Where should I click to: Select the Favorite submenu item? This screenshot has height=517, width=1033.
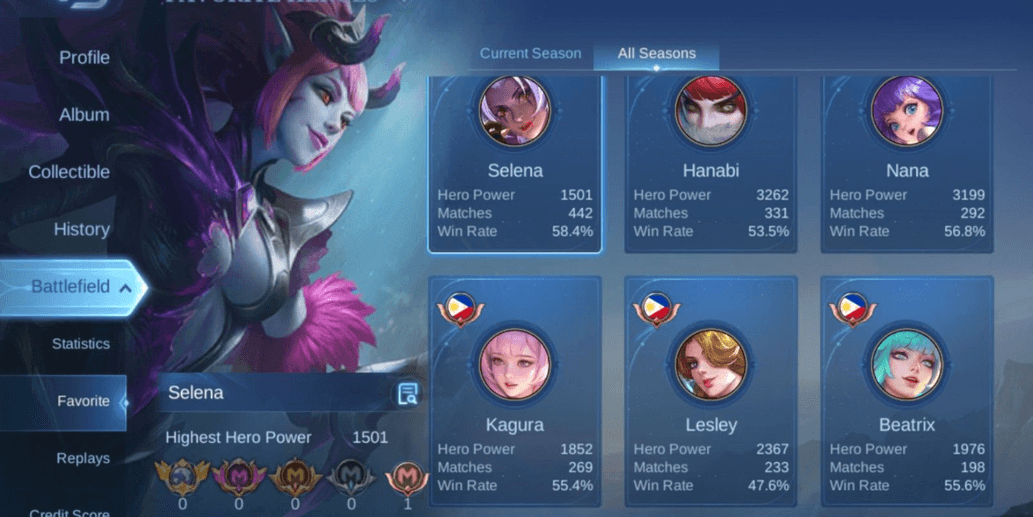83,401
